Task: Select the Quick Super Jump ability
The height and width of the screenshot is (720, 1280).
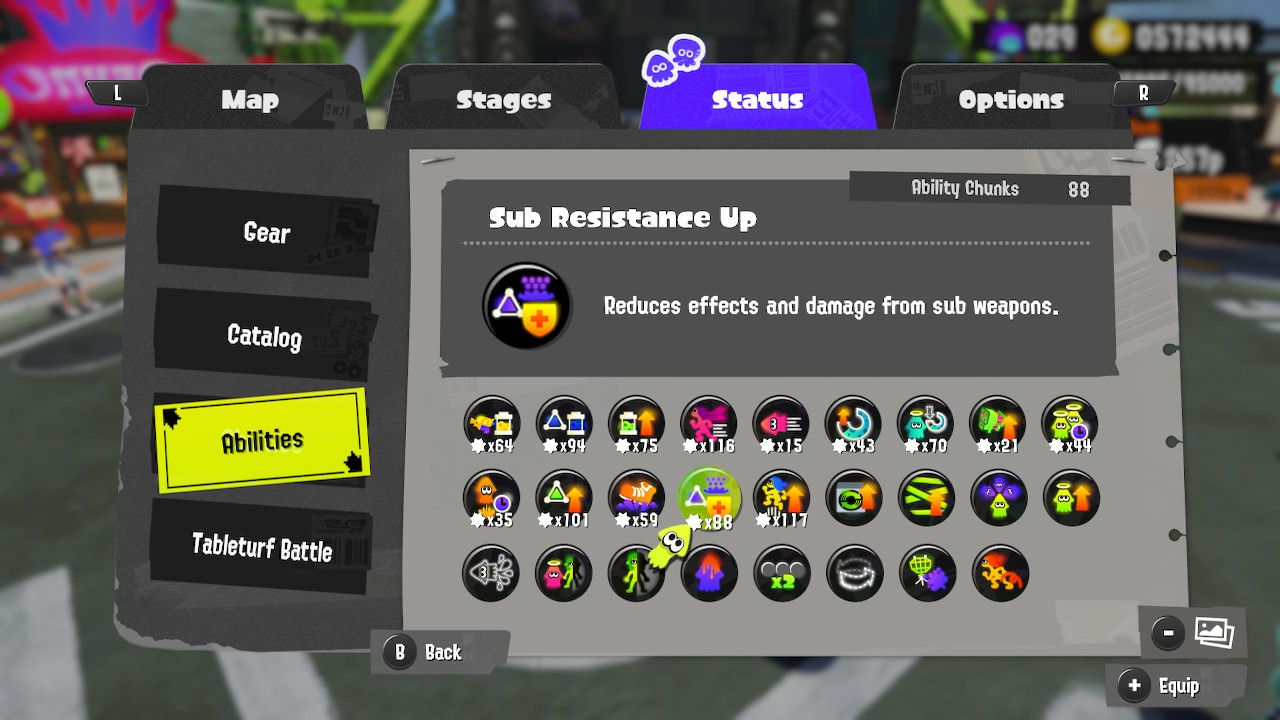Action: (x=490, y=498)
